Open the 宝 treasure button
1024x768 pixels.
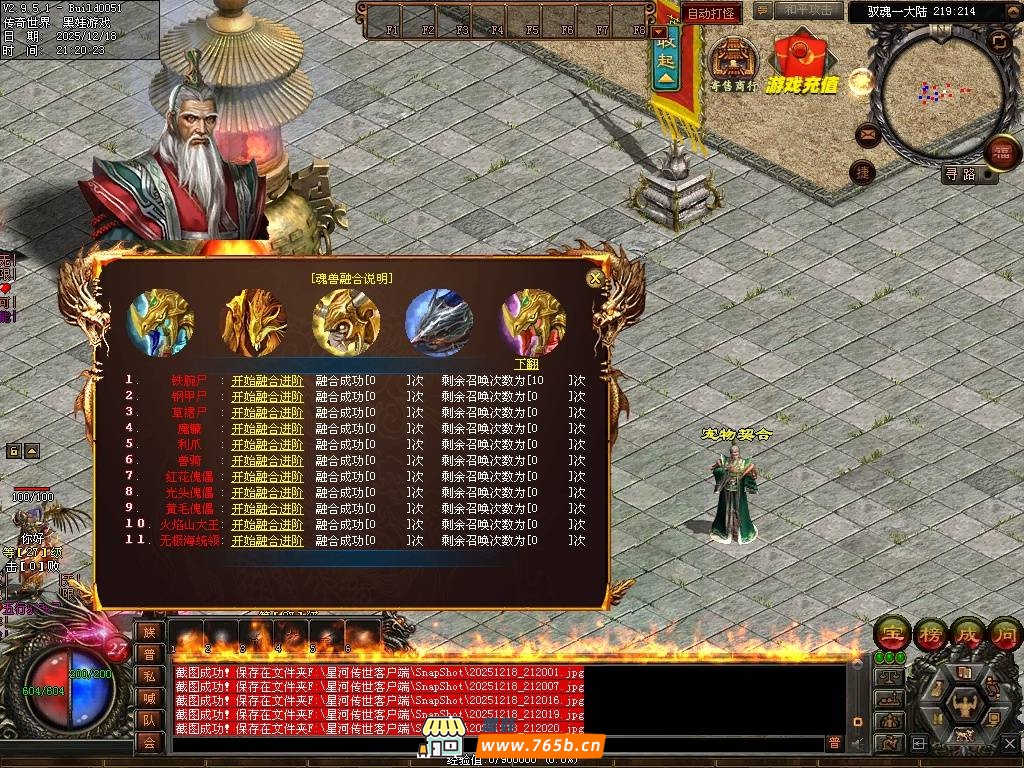pos(891,633)
